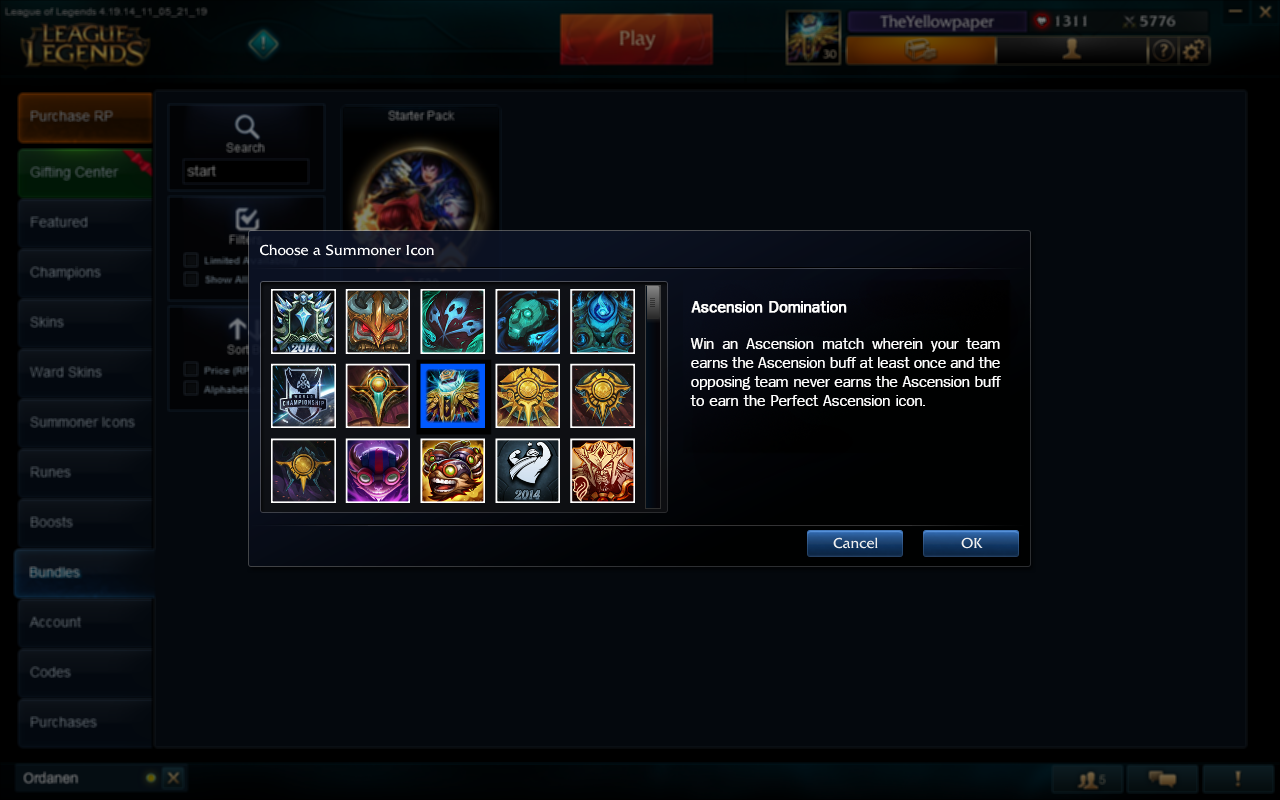Open the chat conversations icon bottom right
1280x800 pixels.
point(1163,777)
